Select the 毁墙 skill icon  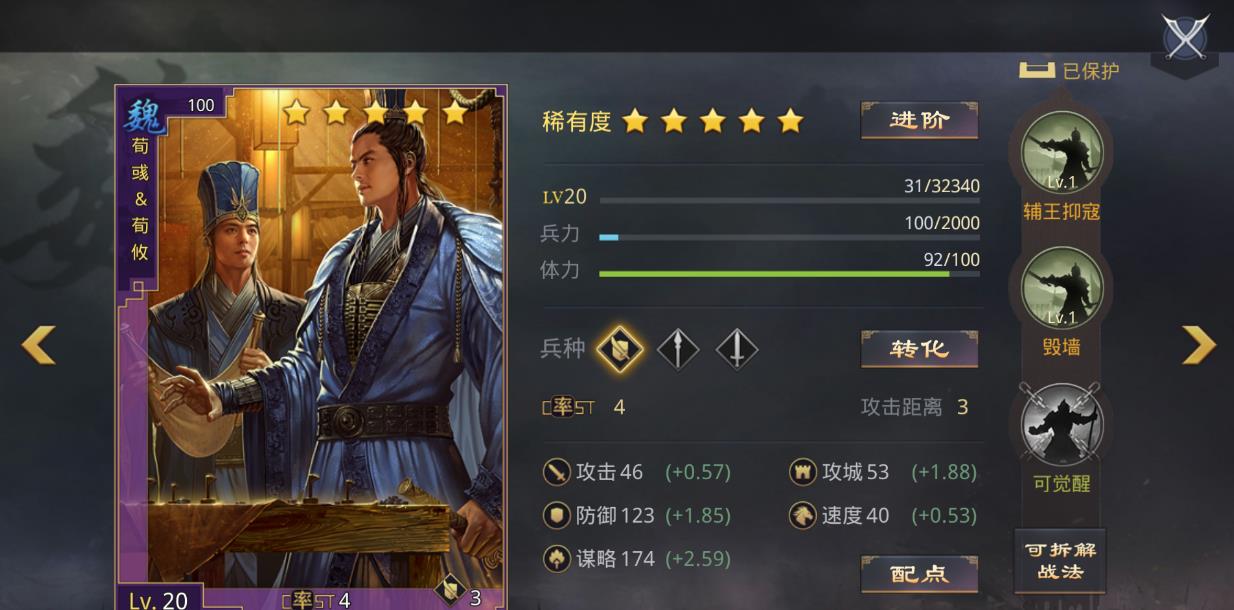click(x=1061, y=288)
